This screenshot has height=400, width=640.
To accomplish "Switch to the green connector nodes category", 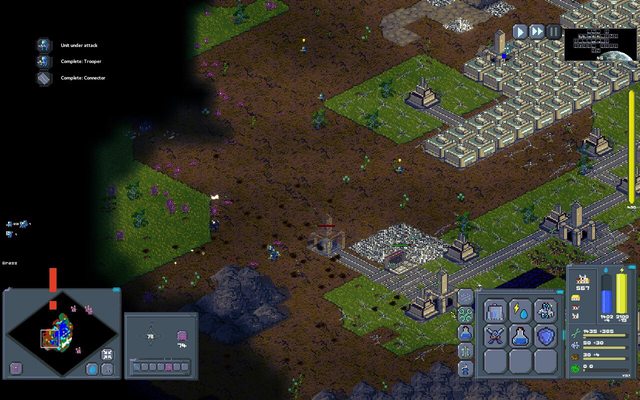I will [x=465, y=315].
